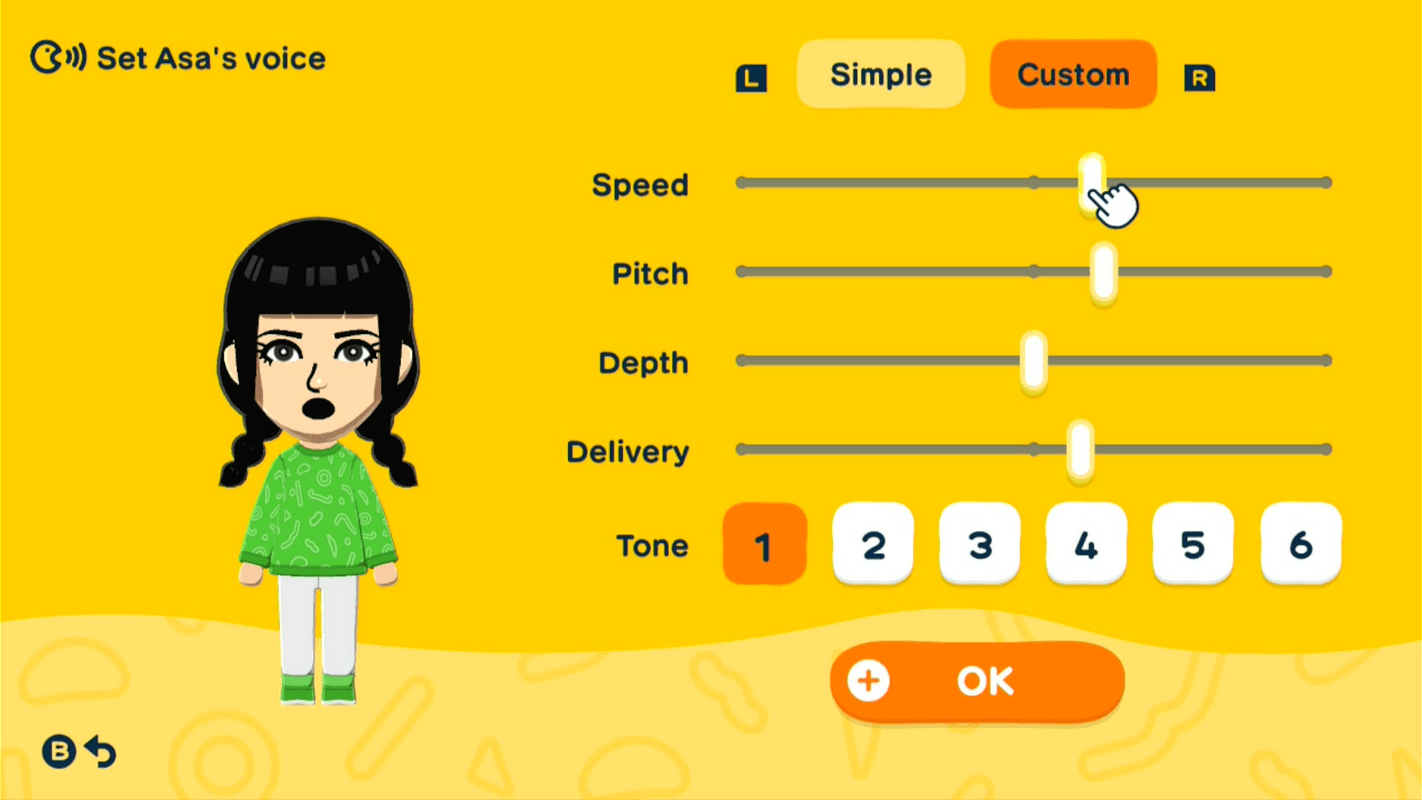The width and height of the screenshot is (1422, 800).
Task: Select Tone option 5
Action: (1193, 545)
